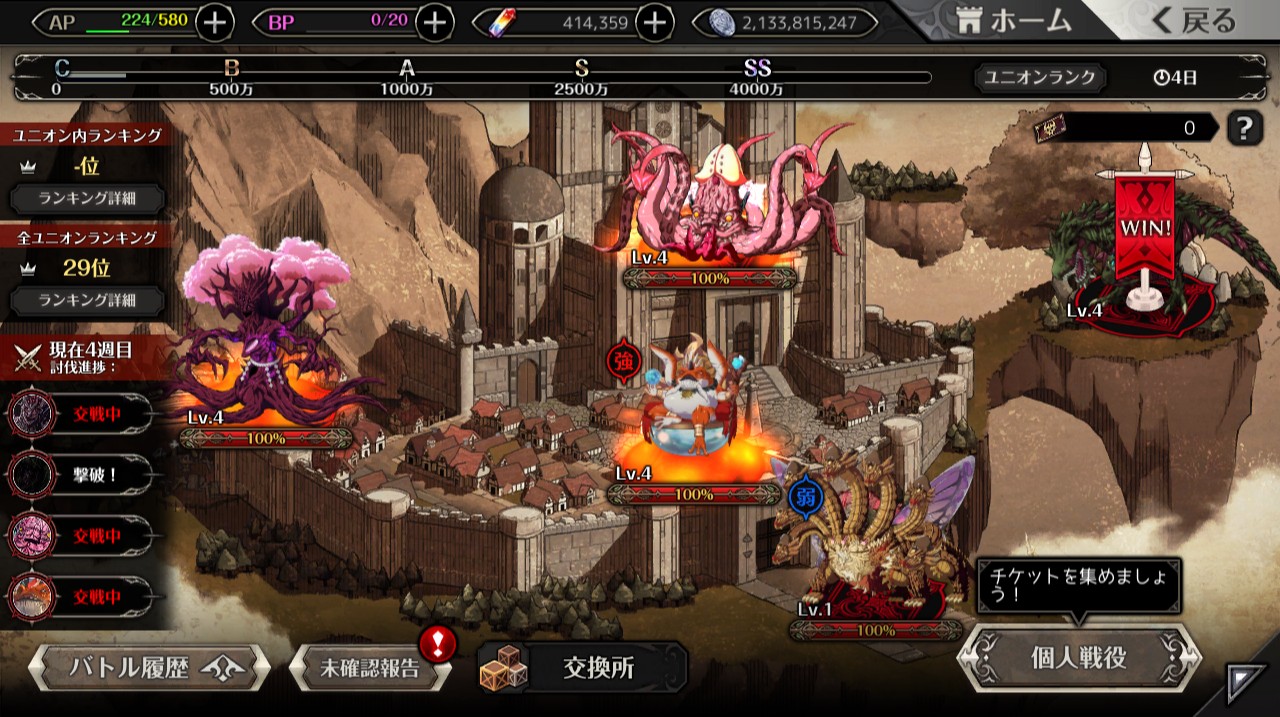This screenshot has width=1280, height=717.
Task: Open the バトル履歴 battle history
Action: click(149, 667)
